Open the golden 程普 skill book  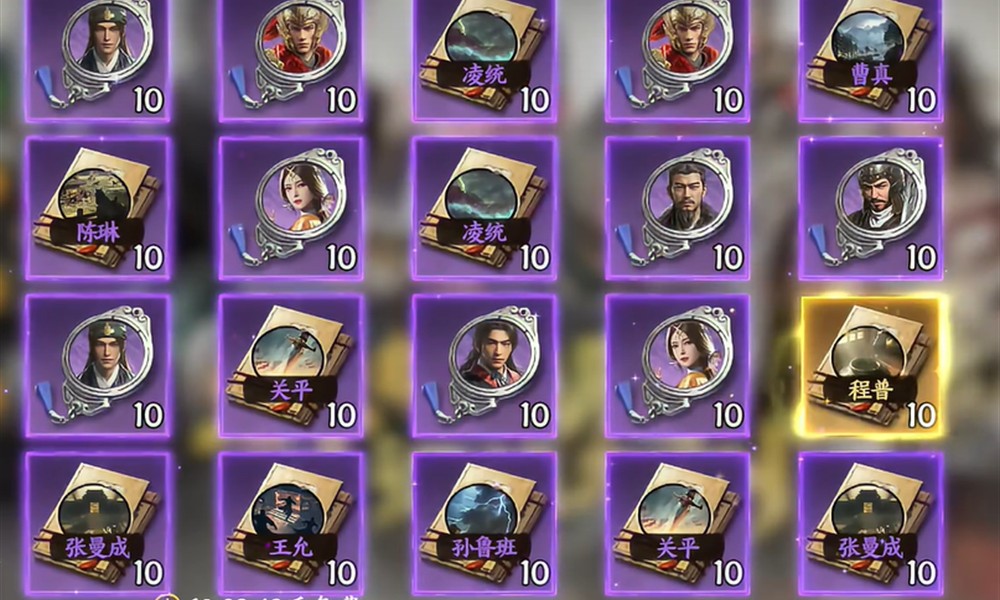coord(870,365)
